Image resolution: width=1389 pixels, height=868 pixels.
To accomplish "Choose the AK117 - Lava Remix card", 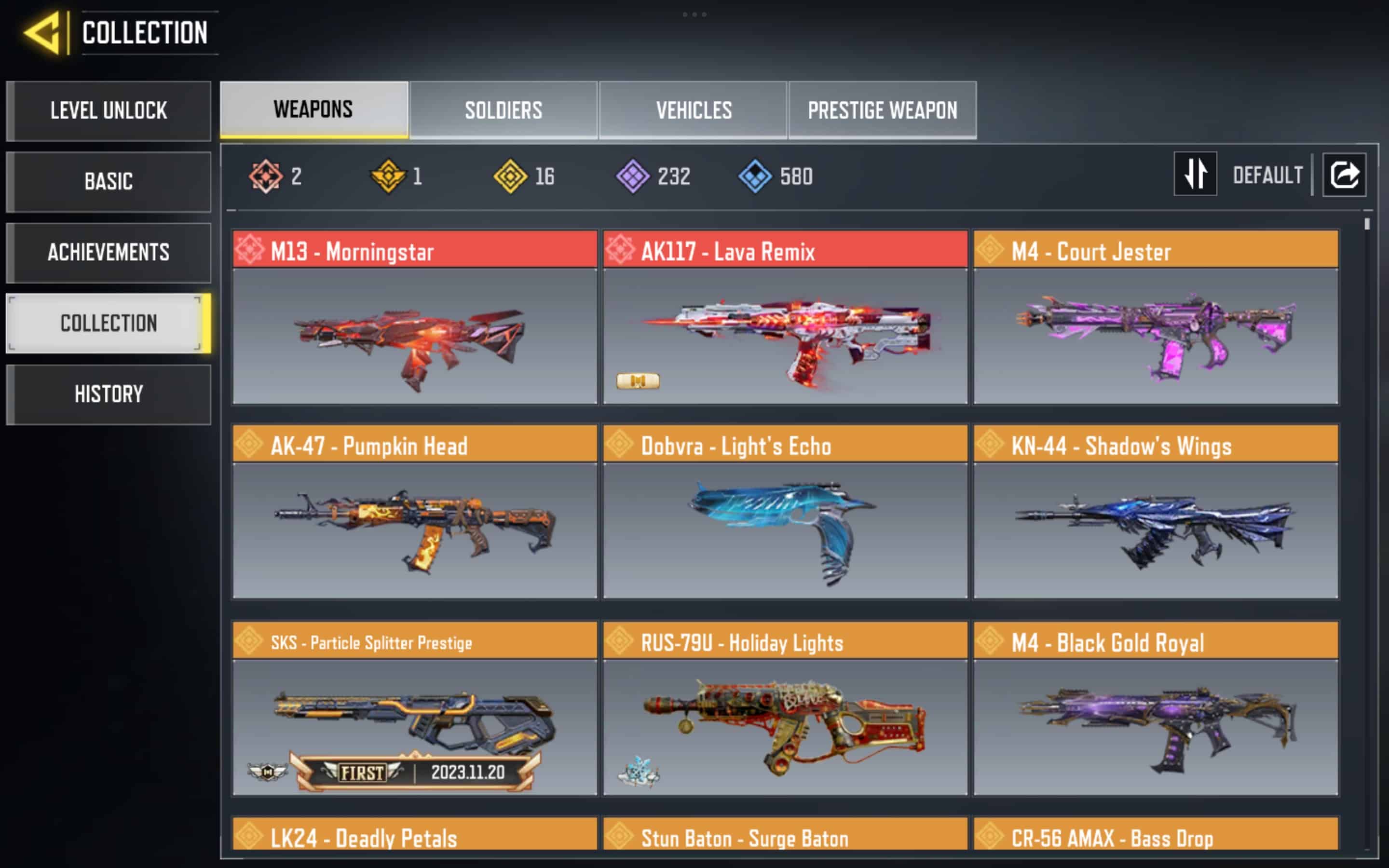I will (x=785, y=317).
